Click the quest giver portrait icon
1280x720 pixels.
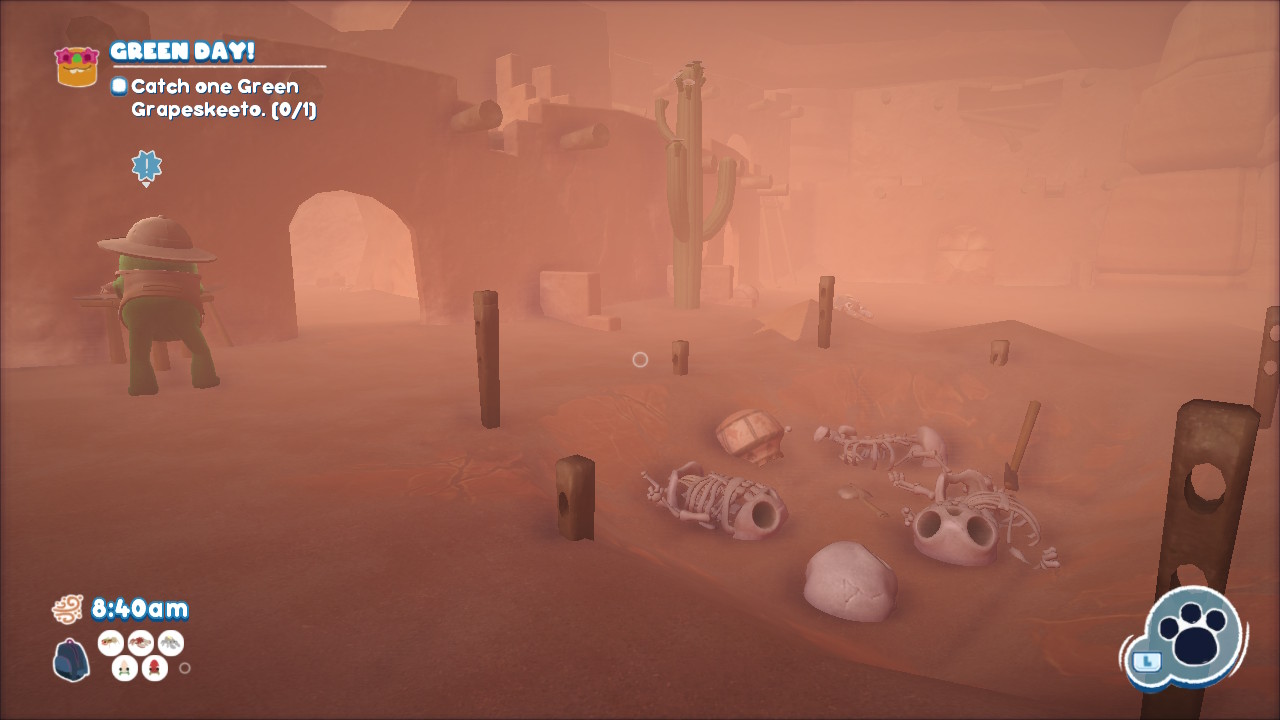76,65
